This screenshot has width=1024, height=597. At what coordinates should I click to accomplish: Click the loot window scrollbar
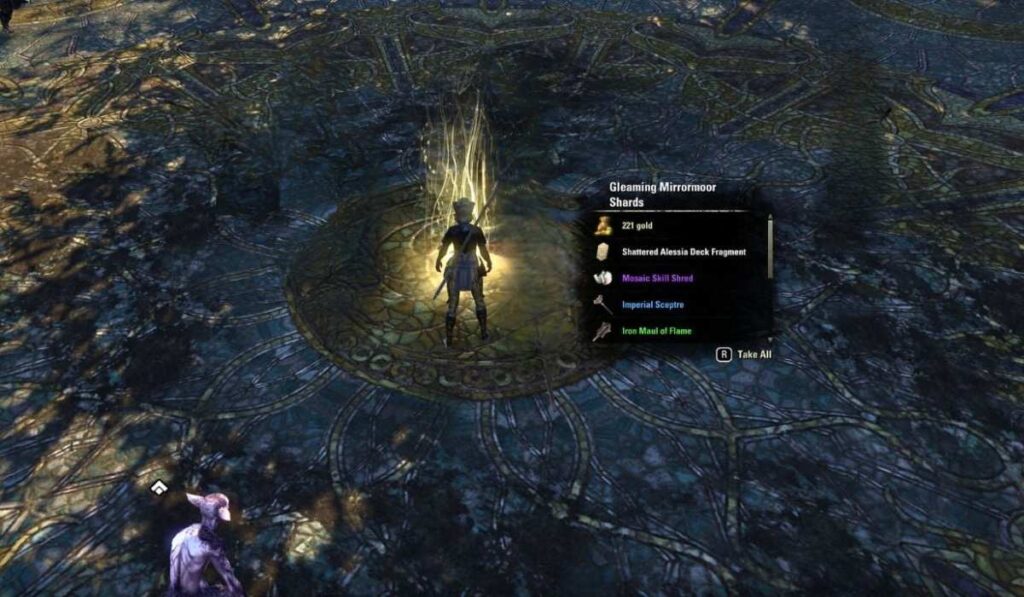click(770, 246)
